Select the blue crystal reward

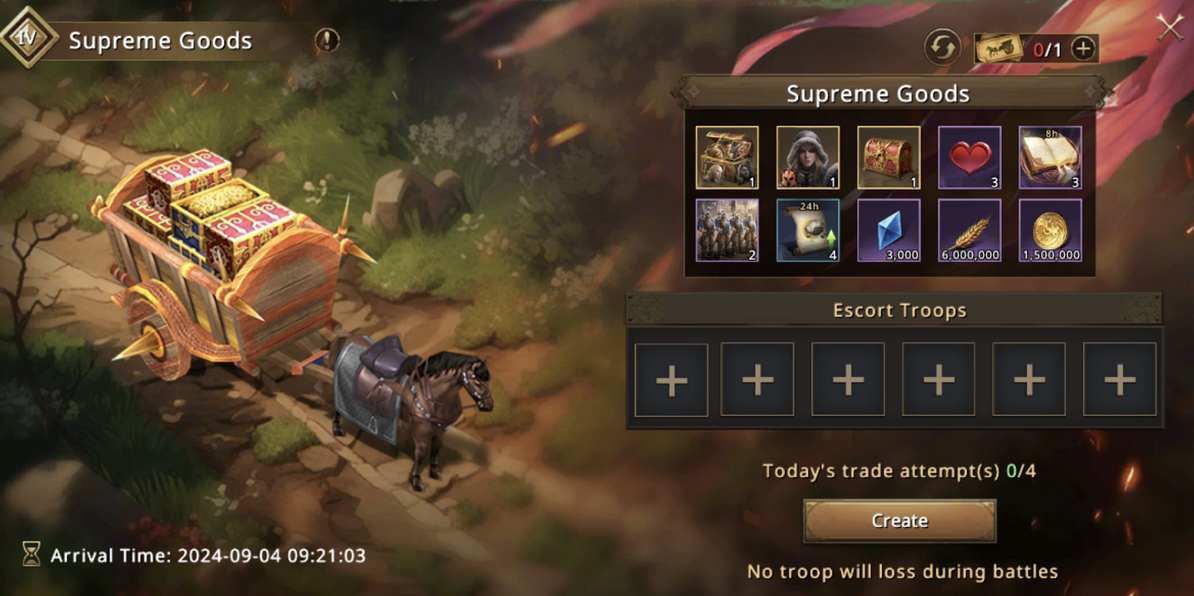pyautogui.click(x=889, y=230)
